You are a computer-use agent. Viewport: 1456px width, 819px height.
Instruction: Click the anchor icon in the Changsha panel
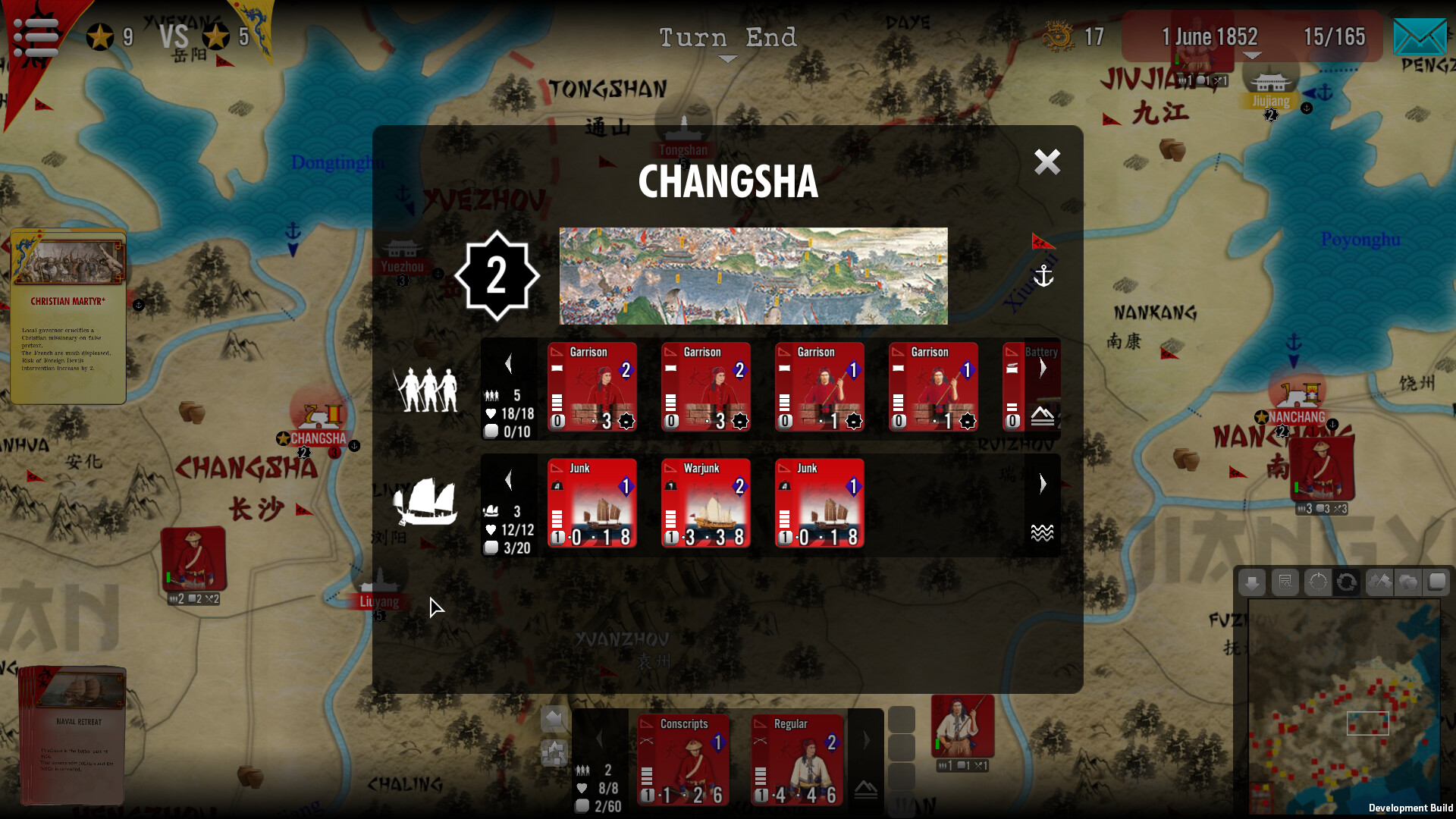click(1044, 277)
